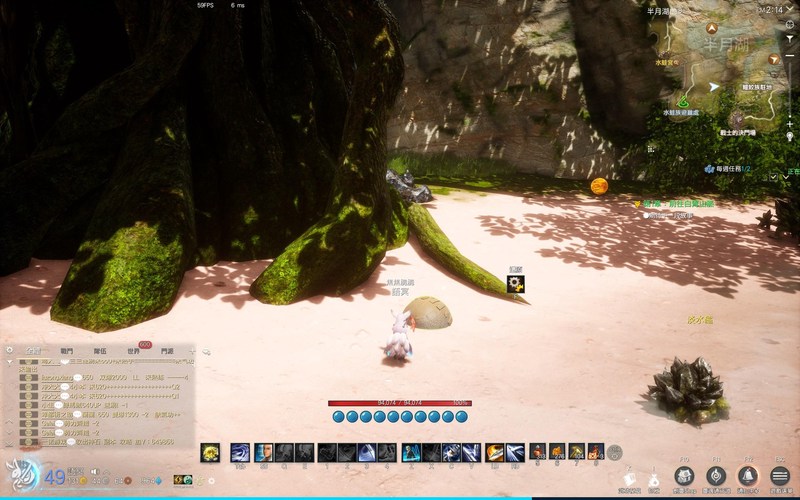Switch chat to the 世界 tab

point(133,351)
